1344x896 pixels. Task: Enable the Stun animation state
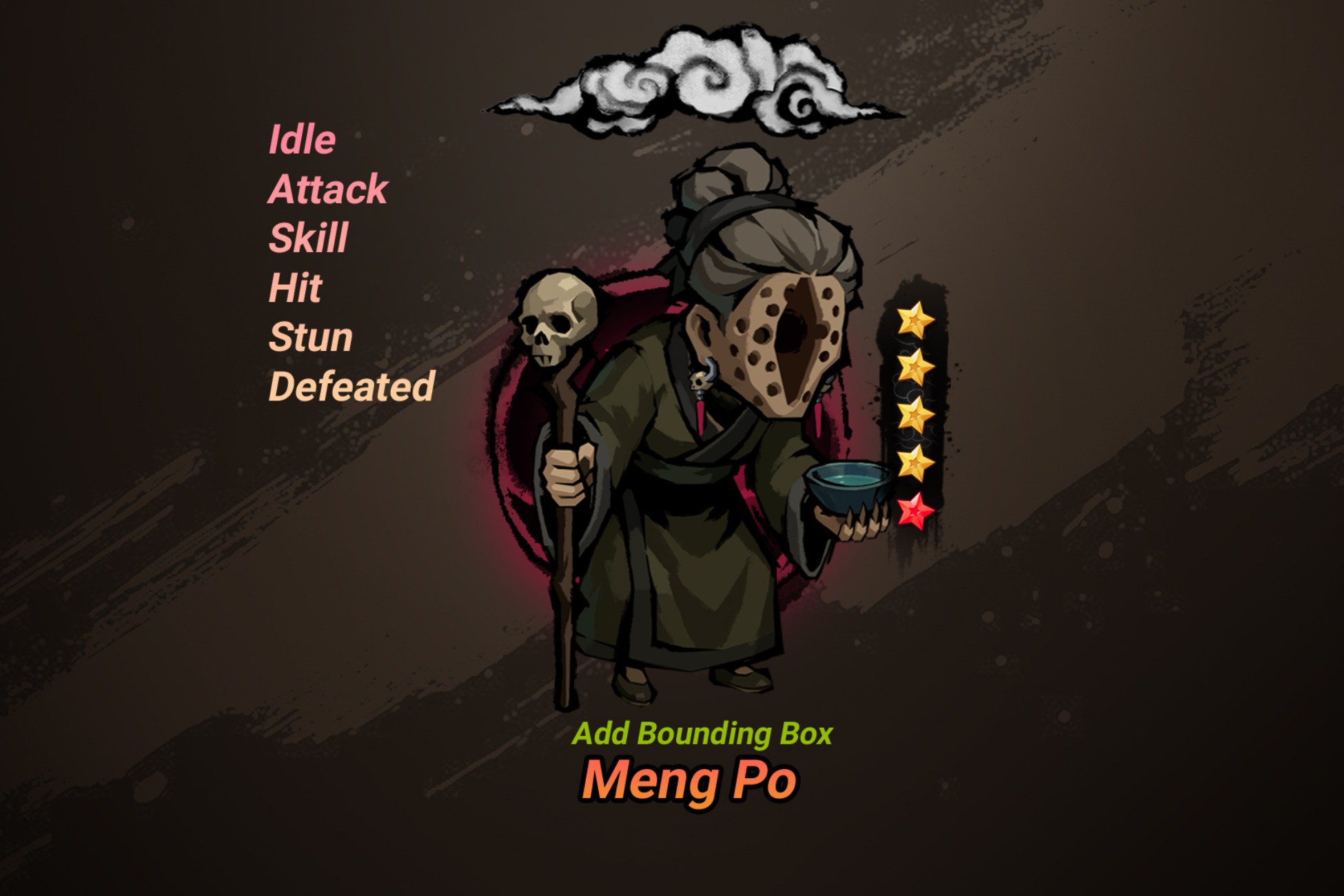tap(312, 336)
